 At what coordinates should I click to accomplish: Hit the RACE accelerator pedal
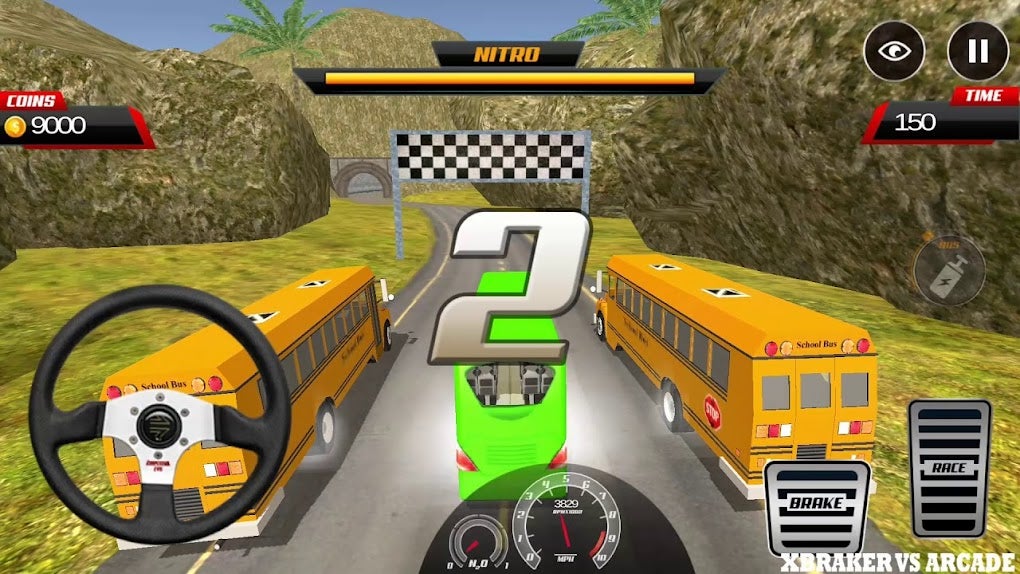(x=948, y=468)
